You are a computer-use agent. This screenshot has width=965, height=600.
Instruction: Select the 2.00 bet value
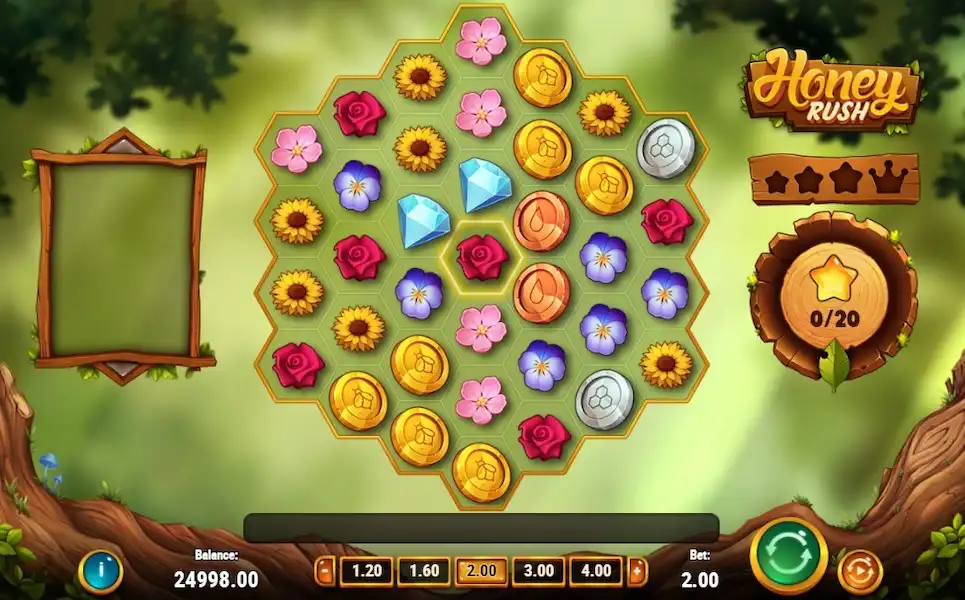click(481, 571)
